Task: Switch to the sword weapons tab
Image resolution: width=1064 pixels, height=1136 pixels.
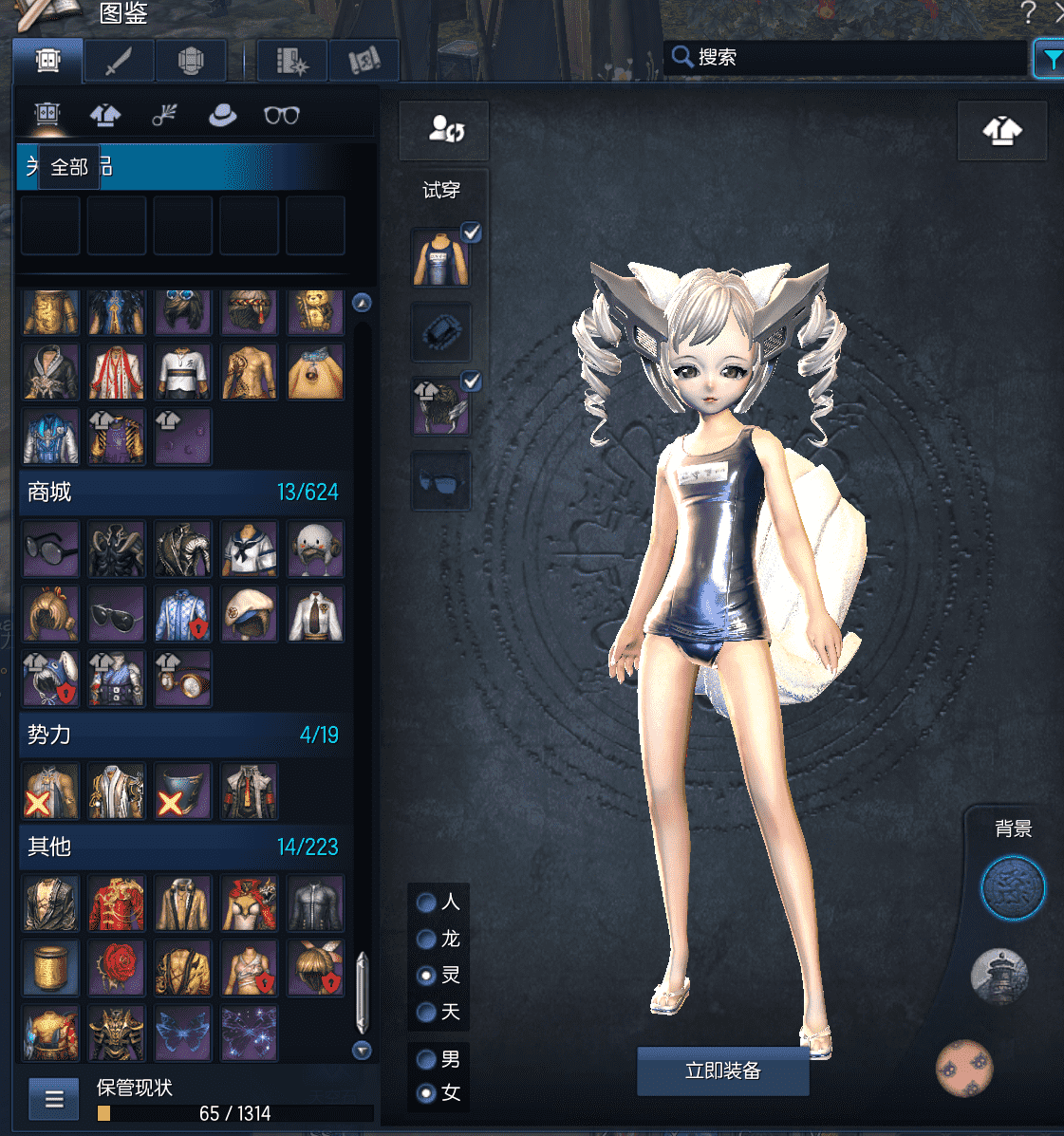Action: coord(118,62)
